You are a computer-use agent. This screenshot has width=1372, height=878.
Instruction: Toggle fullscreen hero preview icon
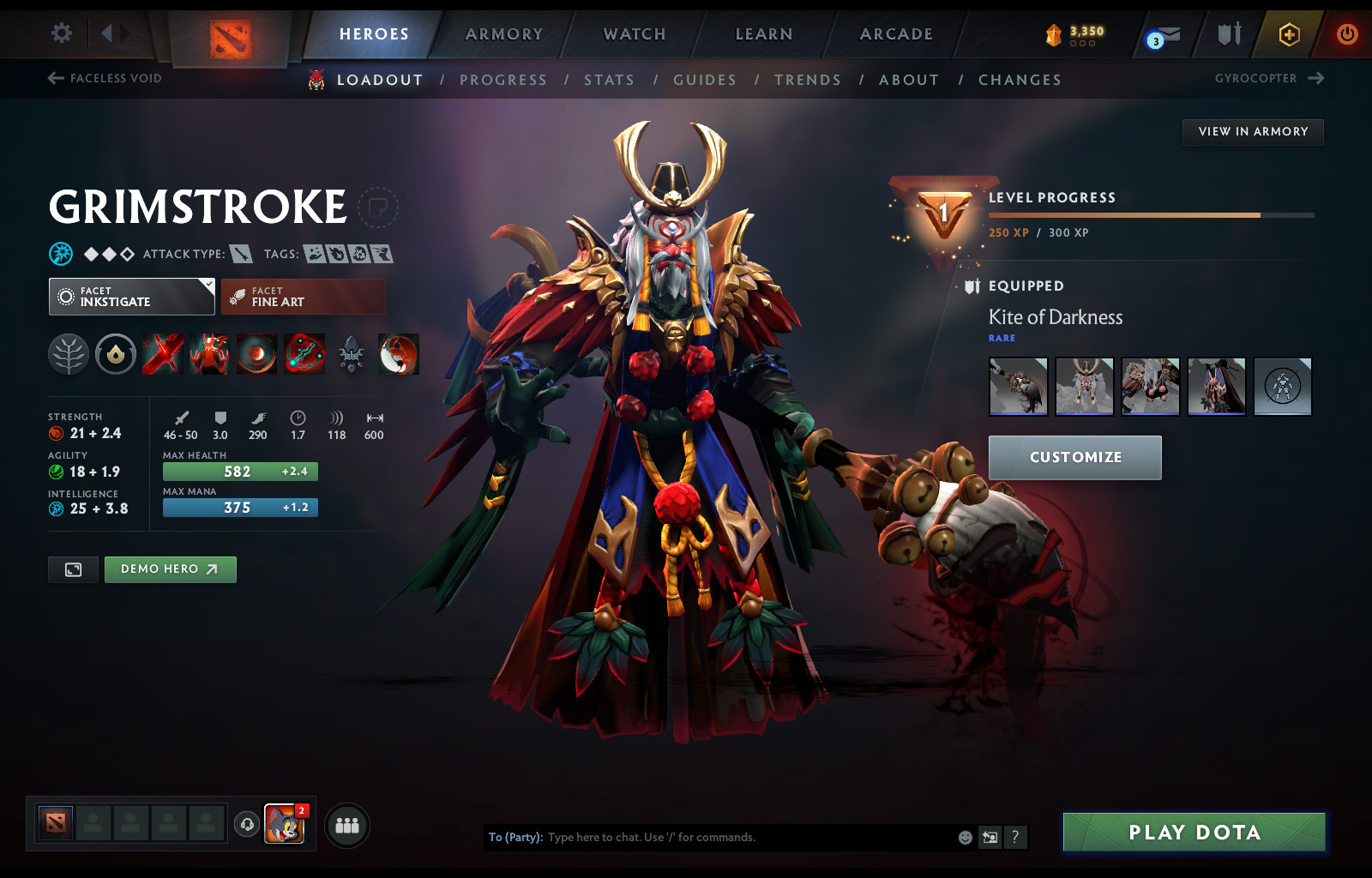point(73,569)
